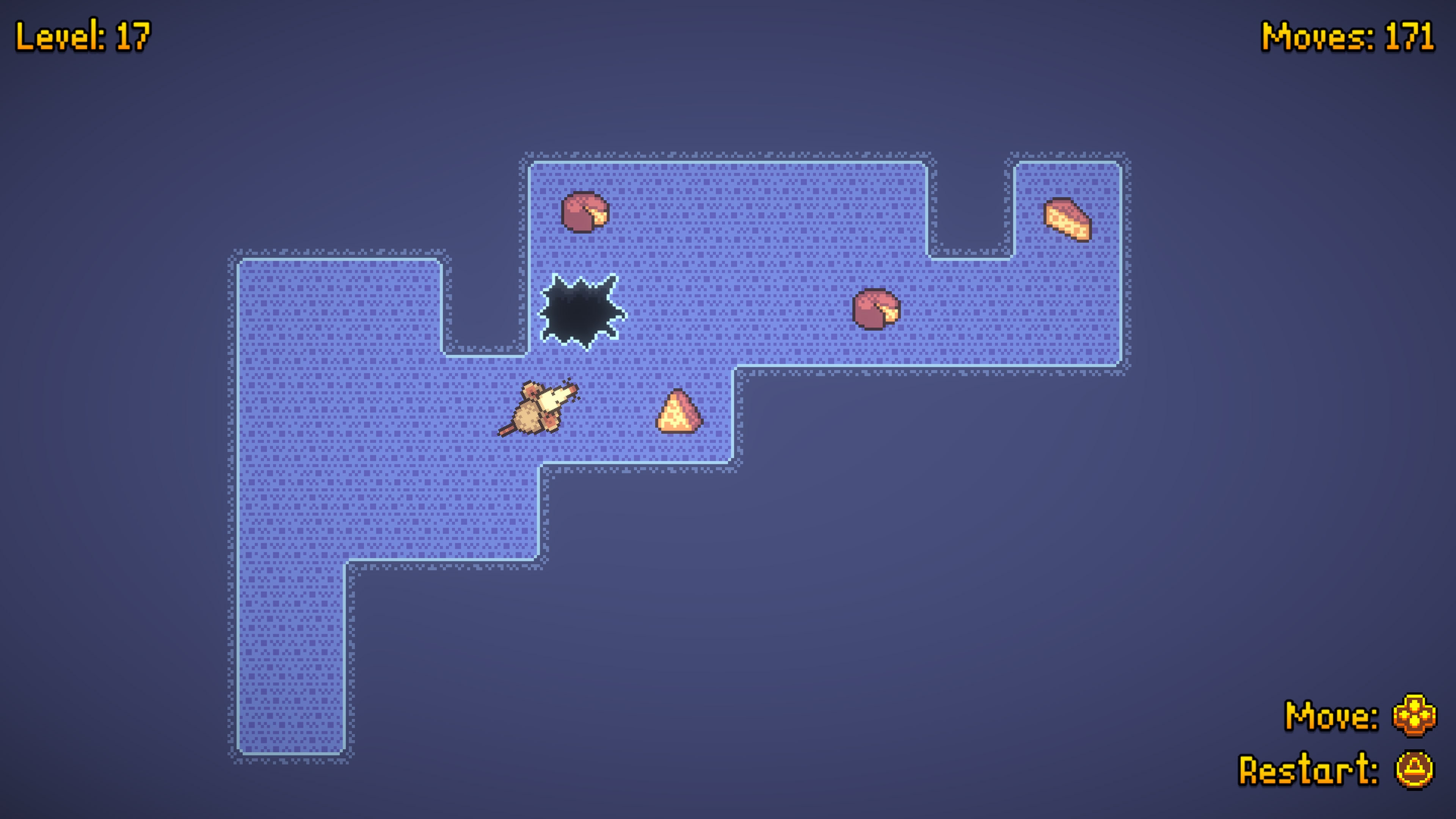This screenshot has width=1456, height=819.
Task: Click the Moves: 171 counter
Action: pos(1351,36)
